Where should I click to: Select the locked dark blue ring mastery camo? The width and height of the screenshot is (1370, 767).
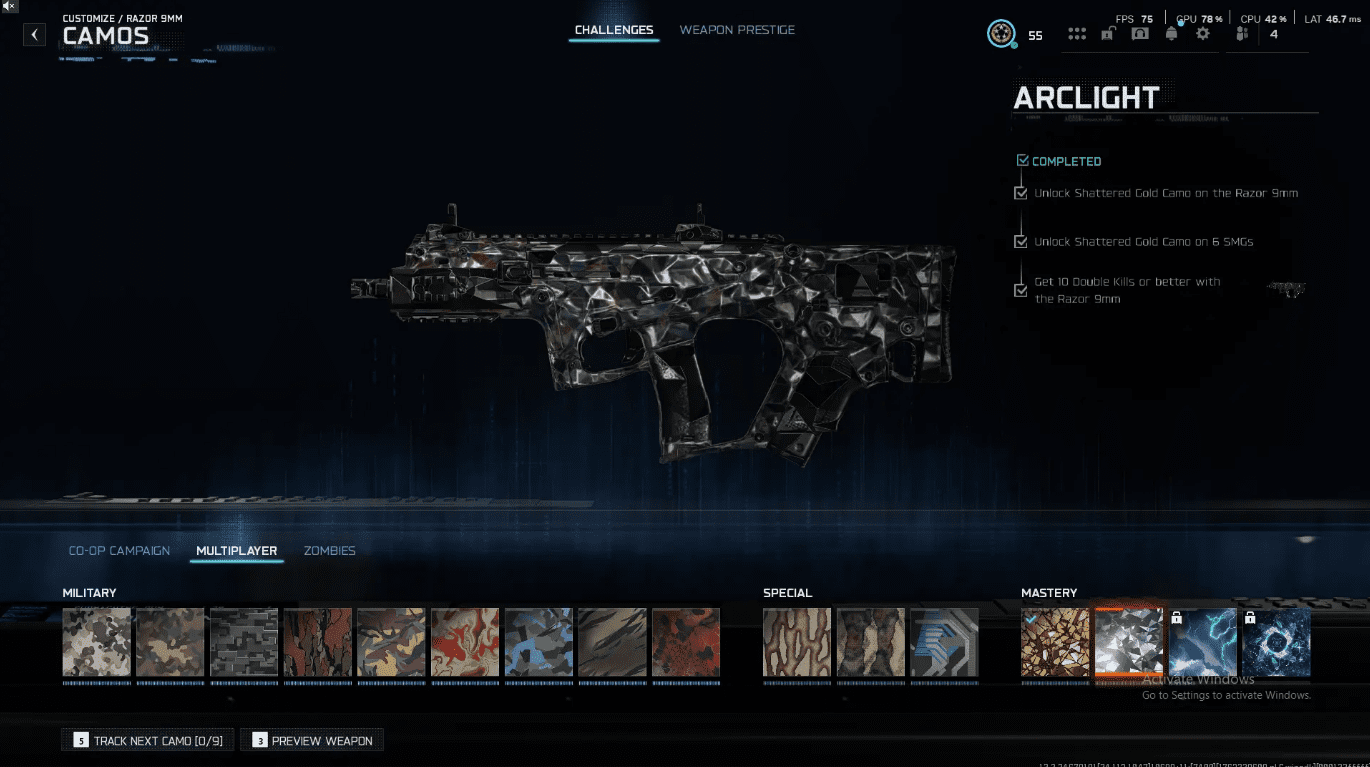click(x=1276, y=642)
